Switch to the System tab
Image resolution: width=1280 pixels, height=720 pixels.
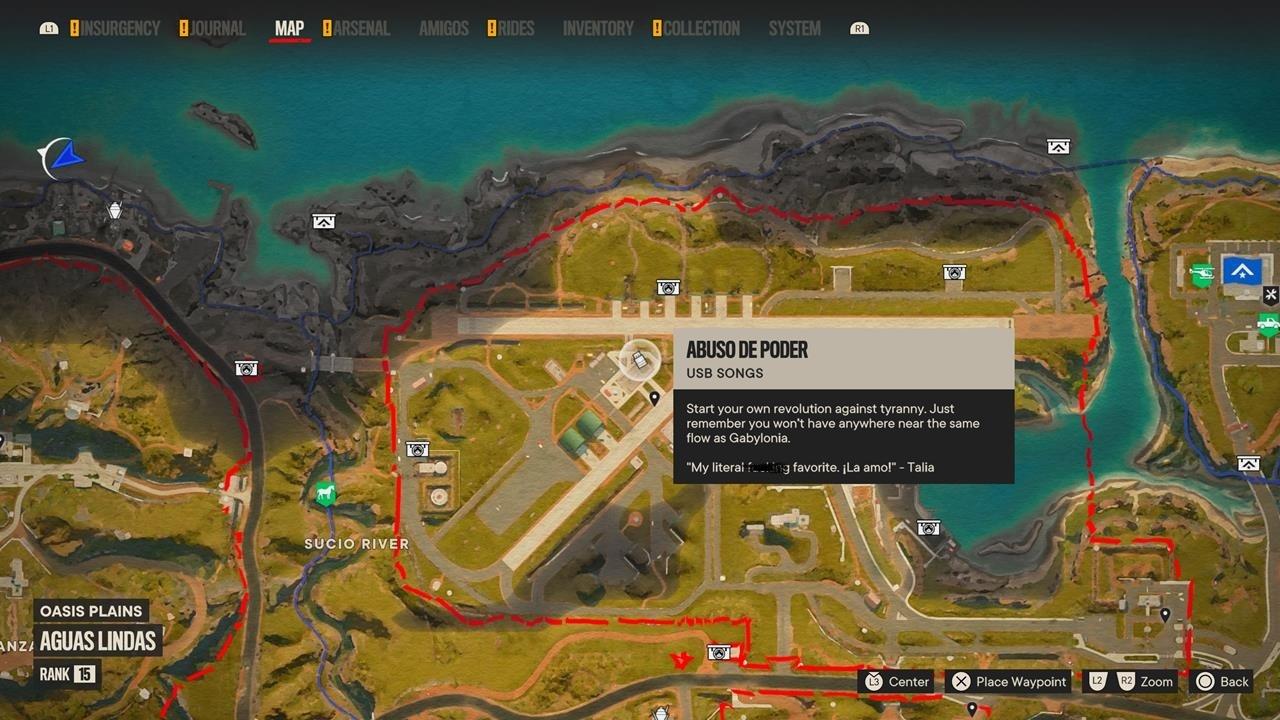click(794, 29)
